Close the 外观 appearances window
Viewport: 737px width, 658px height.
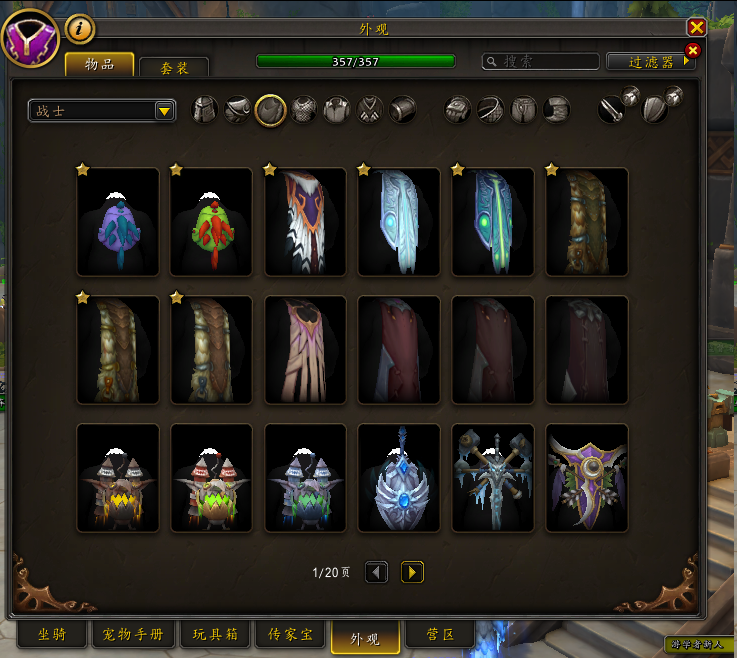[x=696, y=28]
